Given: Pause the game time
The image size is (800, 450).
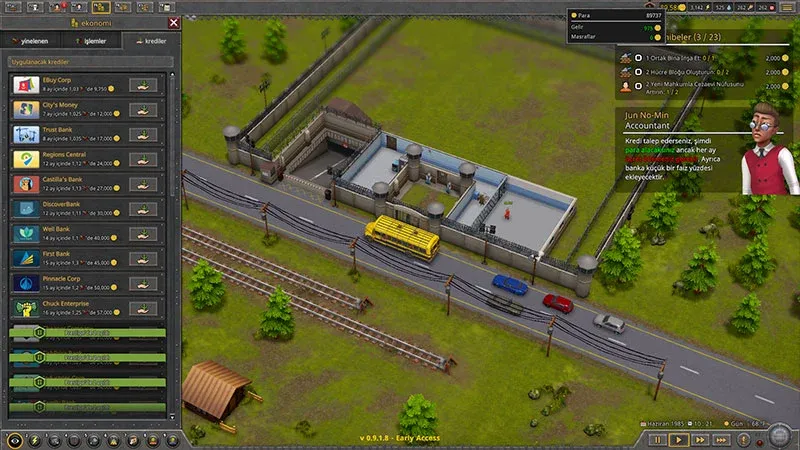Looking at the screenshot, I should tap(657, 439).
